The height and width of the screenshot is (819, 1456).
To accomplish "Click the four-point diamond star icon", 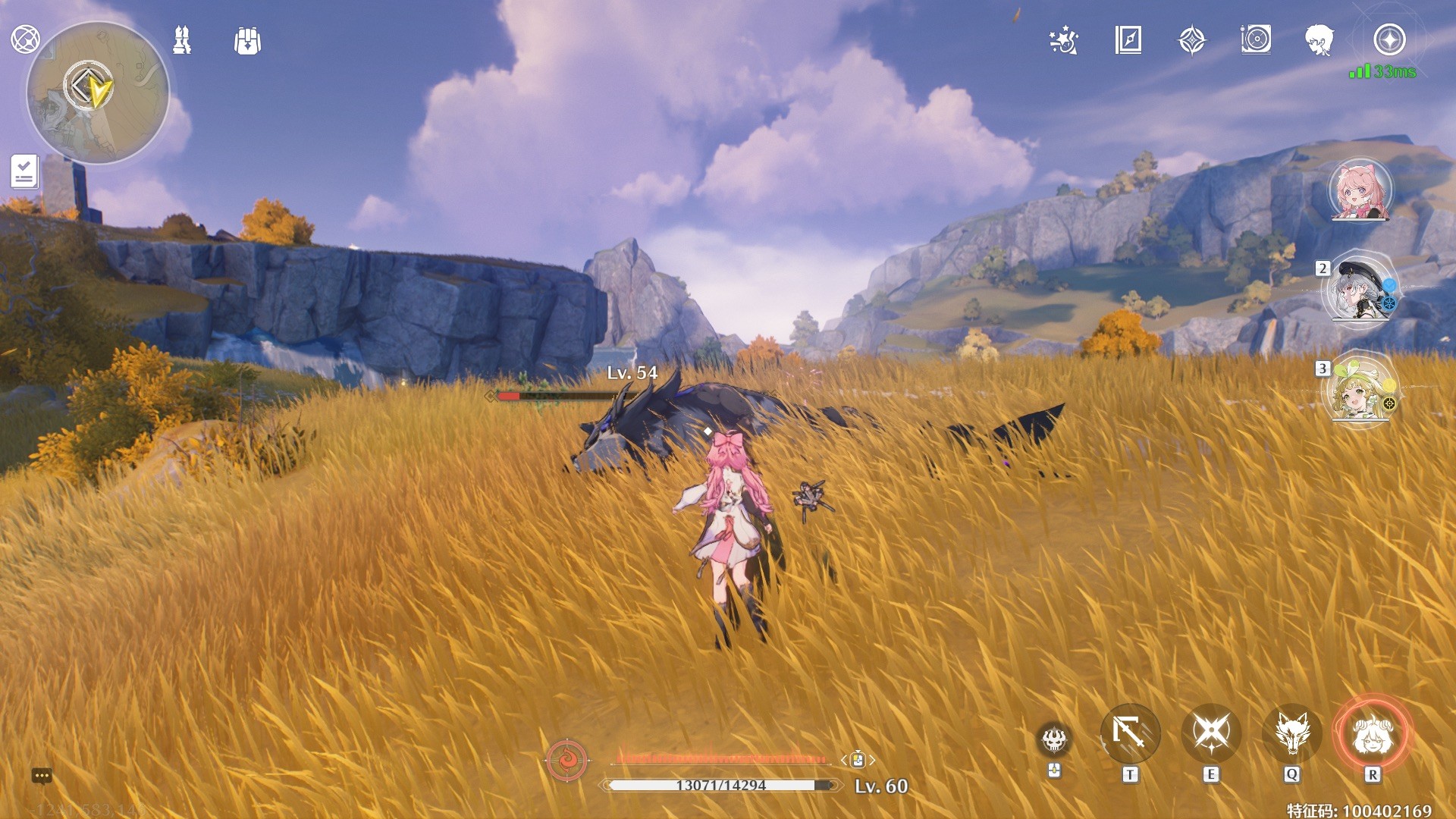I will 1192,40.
